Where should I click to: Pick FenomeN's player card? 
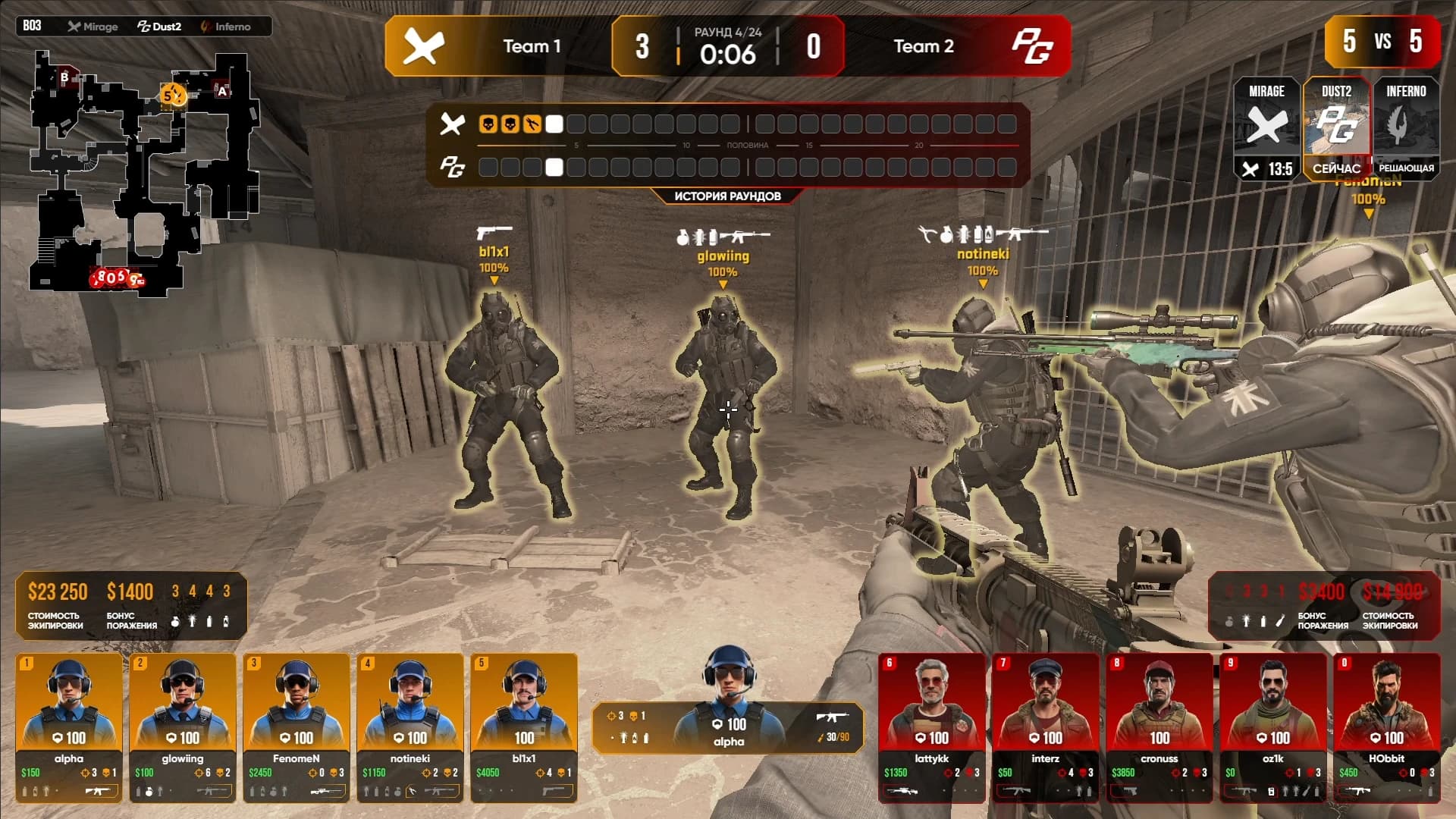(x=297, y=726)
